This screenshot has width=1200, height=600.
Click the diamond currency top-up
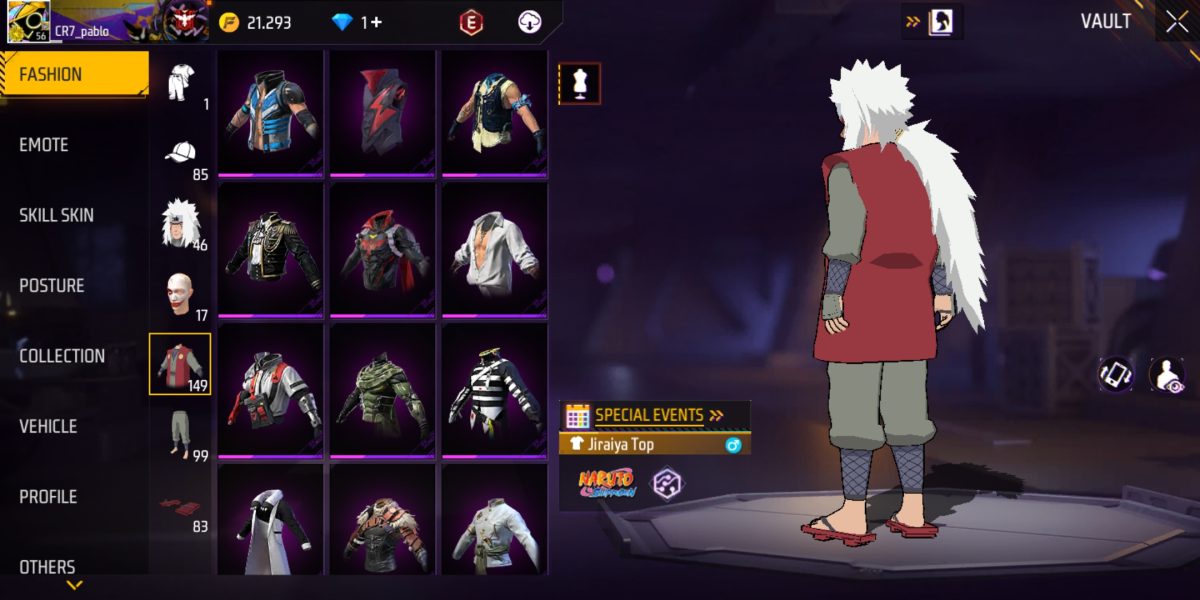357,22
